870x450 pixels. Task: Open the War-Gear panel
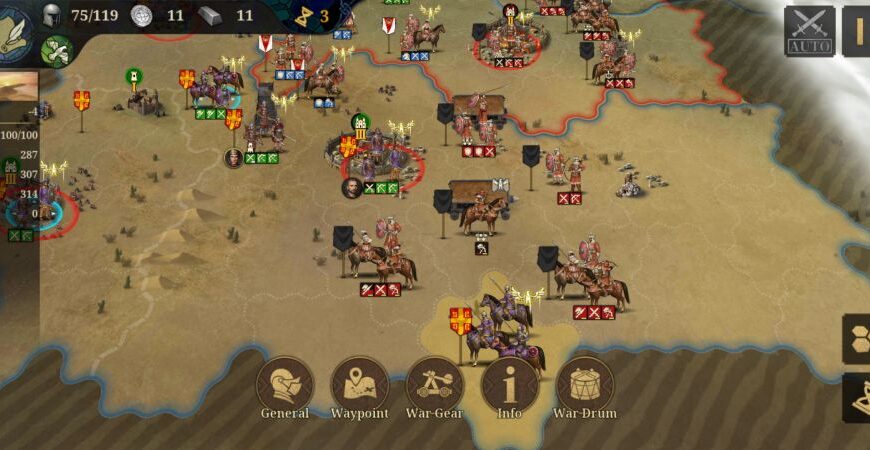coord(435,385)
